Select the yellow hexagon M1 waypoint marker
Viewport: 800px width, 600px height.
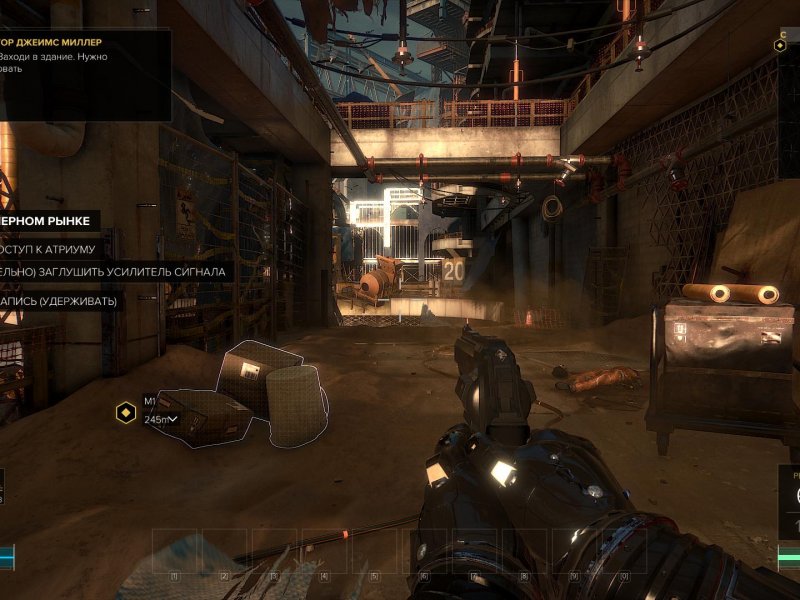126,412
